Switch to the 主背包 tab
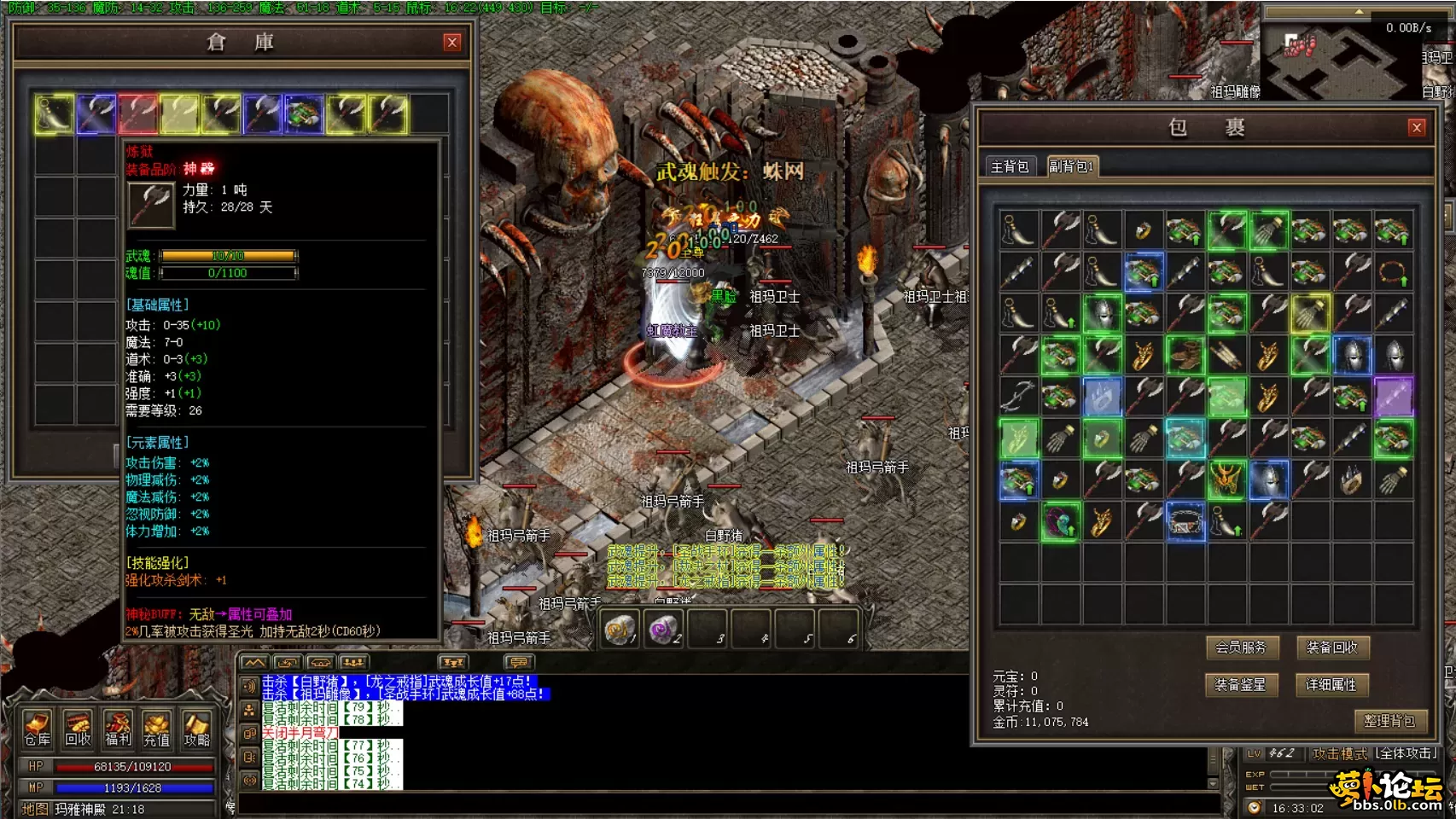Screen dimensions: 1456x819 pyautogui.click(x=1010, y=166)
